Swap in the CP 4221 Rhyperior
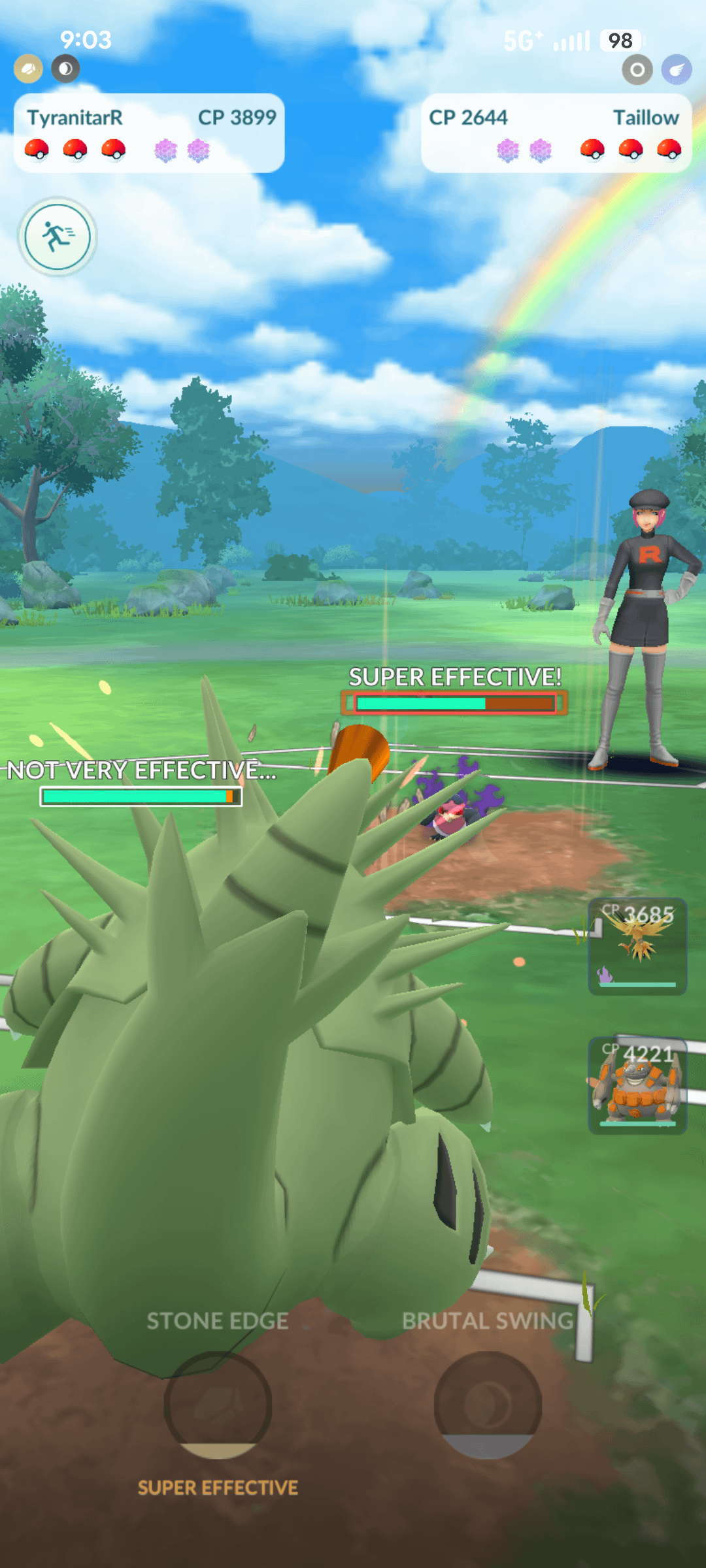The height and width of the screenshot is (1568, 706). pos(637,1085)
